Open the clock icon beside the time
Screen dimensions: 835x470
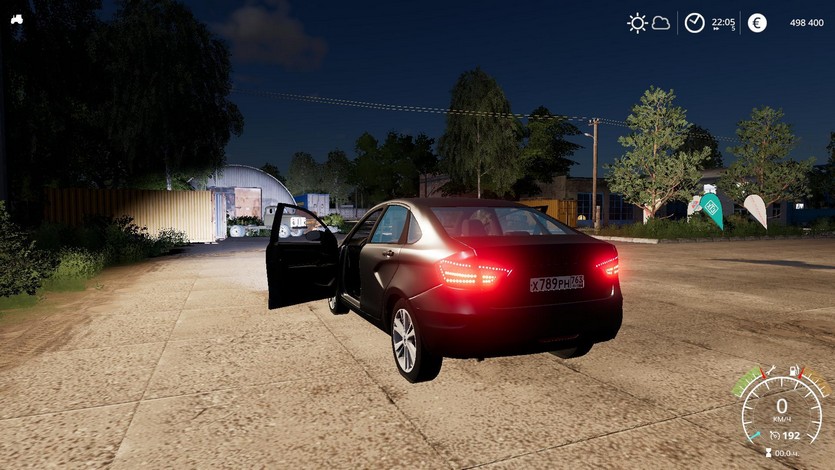pos(694,23)
